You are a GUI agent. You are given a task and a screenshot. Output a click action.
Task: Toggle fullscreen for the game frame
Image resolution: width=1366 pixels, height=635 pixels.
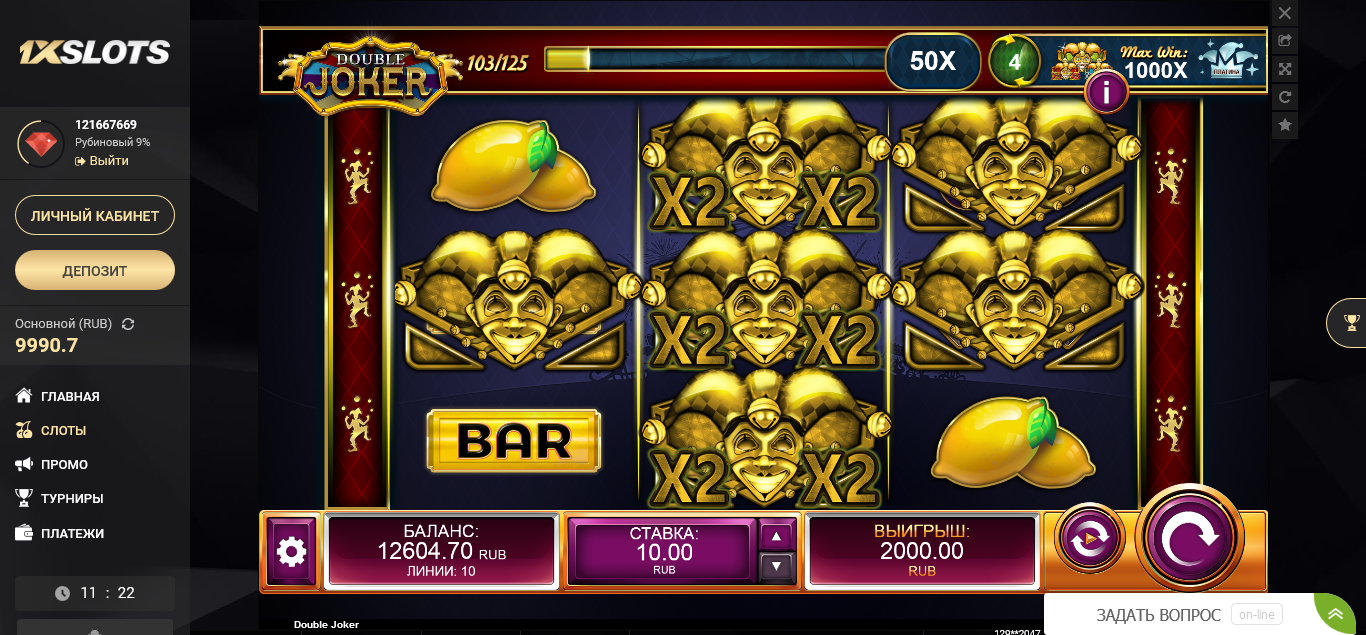[x=1285, y=69]
